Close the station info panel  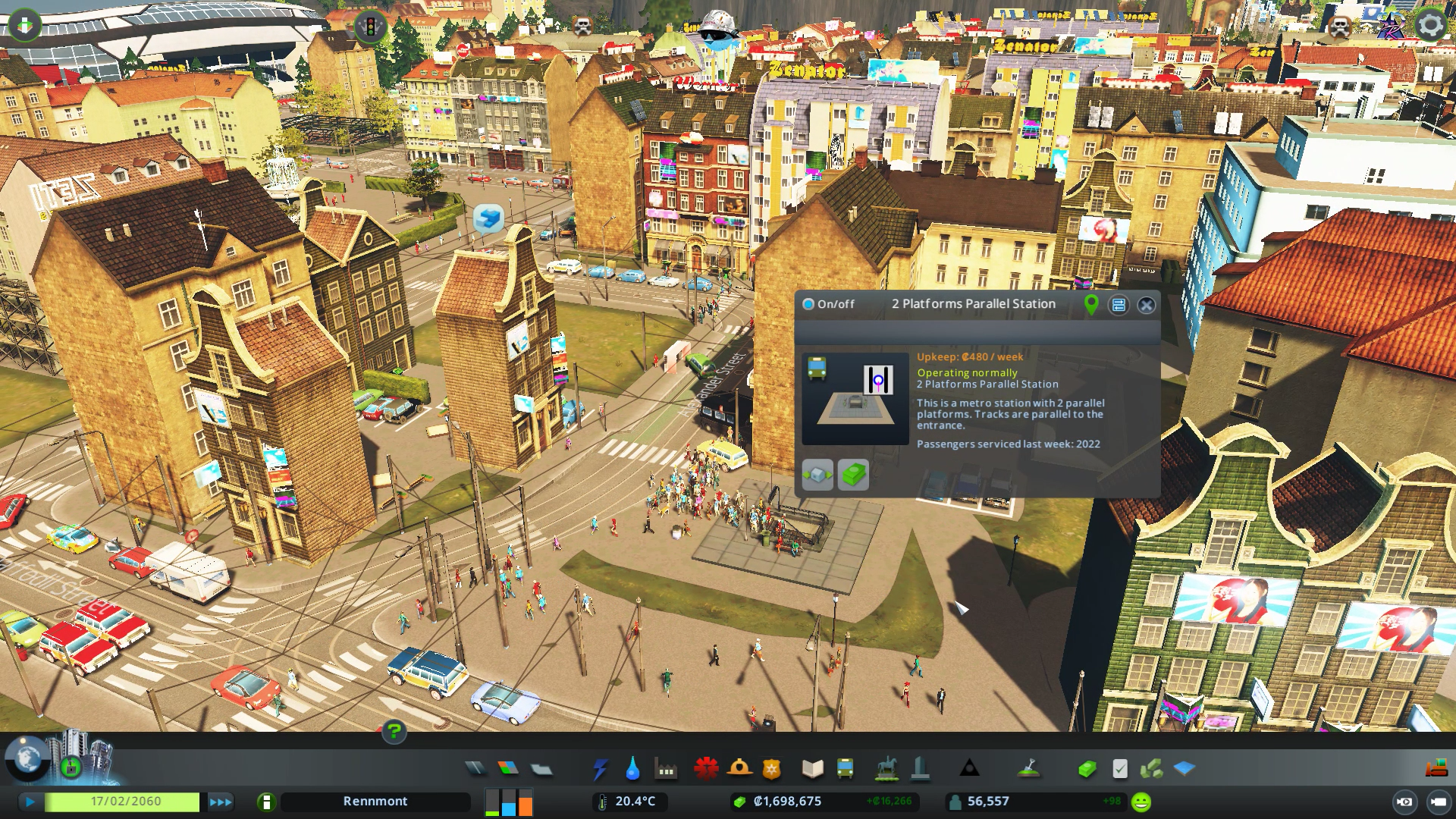point(1147,305)
